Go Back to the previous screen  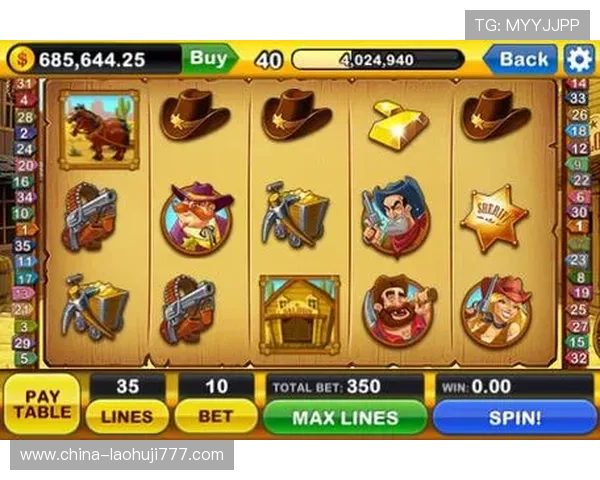[x=521, y=59]
